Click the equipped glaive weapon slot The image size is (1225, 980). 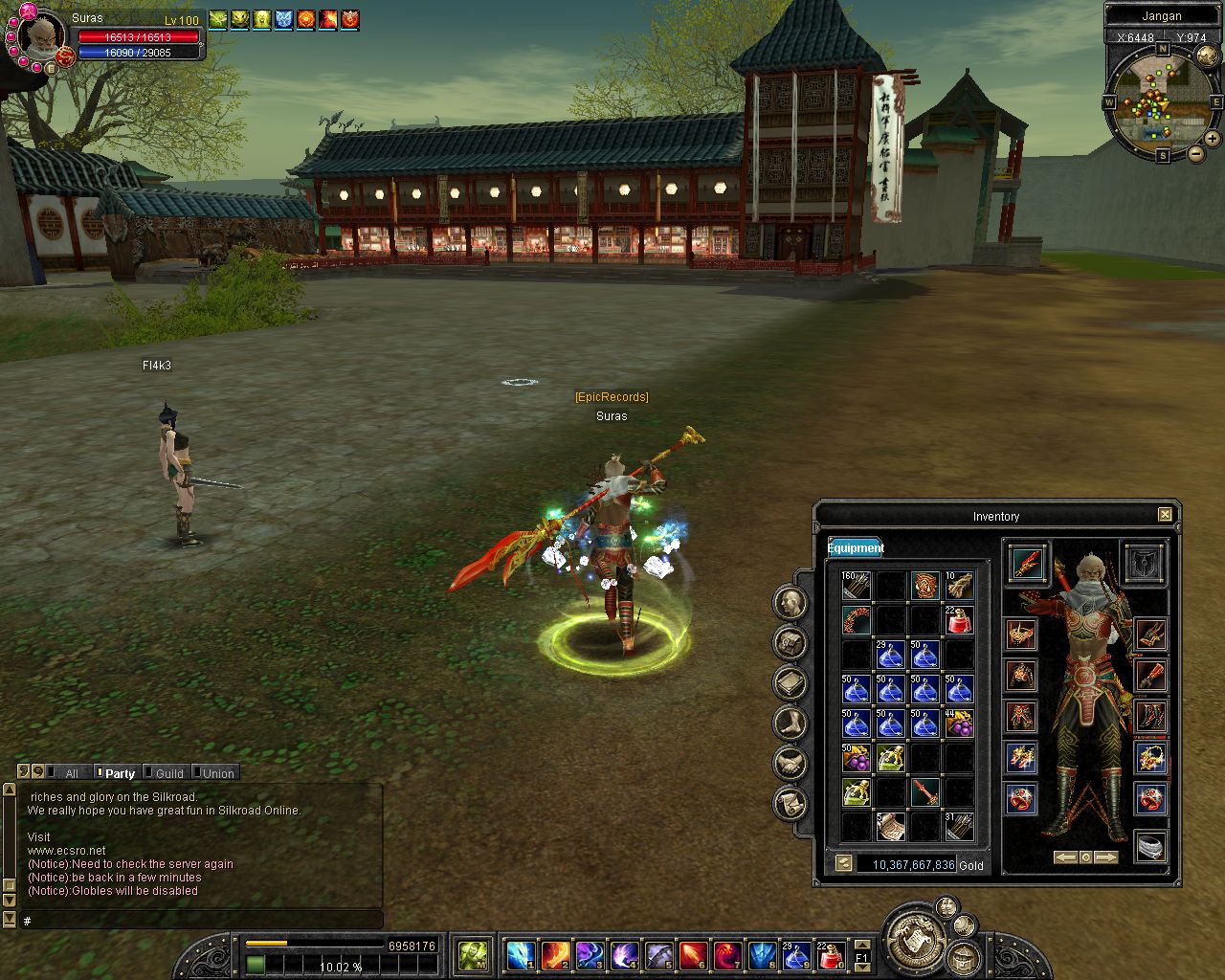tap(1026, 562)
